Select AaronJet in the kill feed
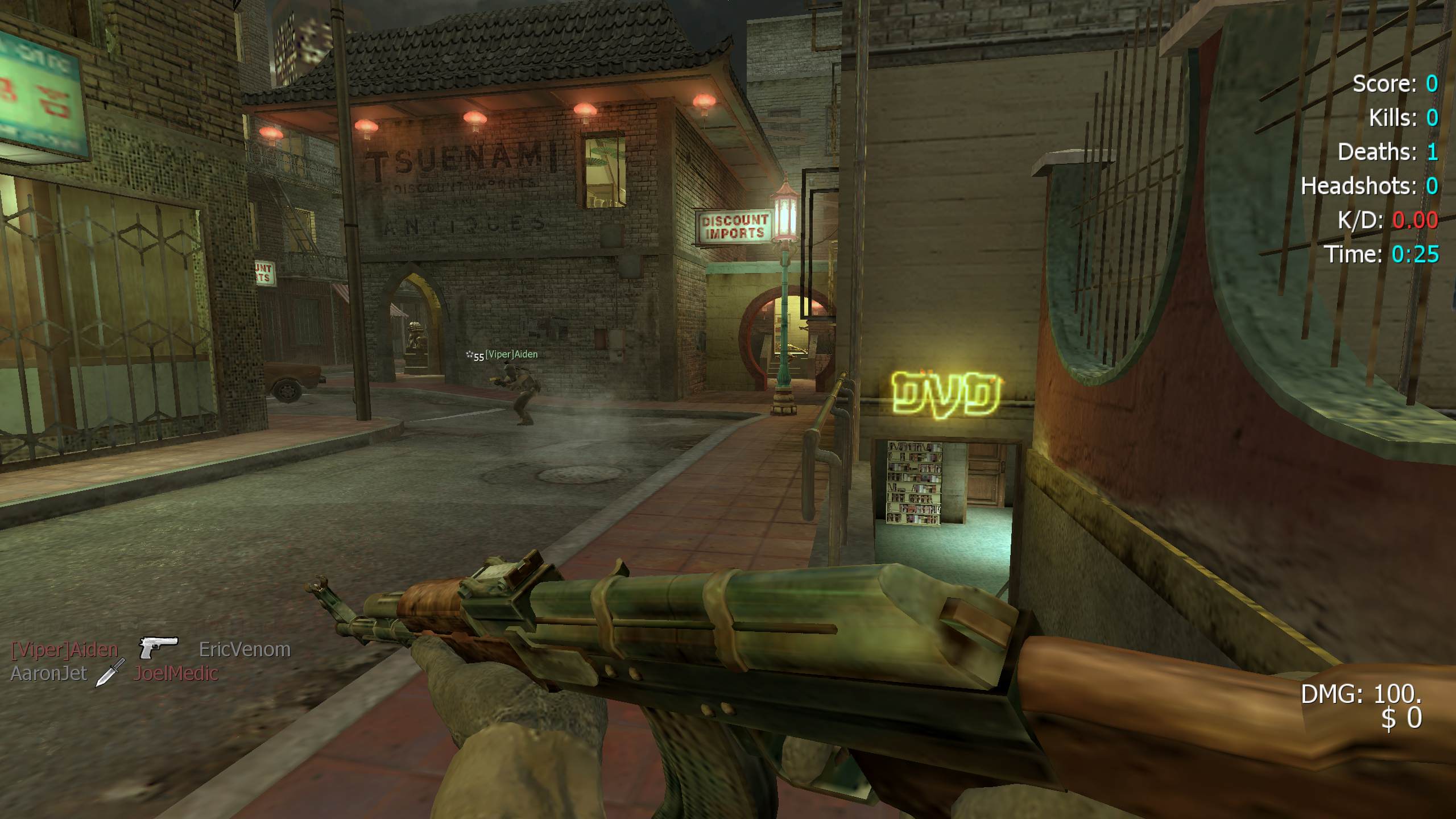The width and height of the screenshot is (1456, 819). tap(48, 673)
